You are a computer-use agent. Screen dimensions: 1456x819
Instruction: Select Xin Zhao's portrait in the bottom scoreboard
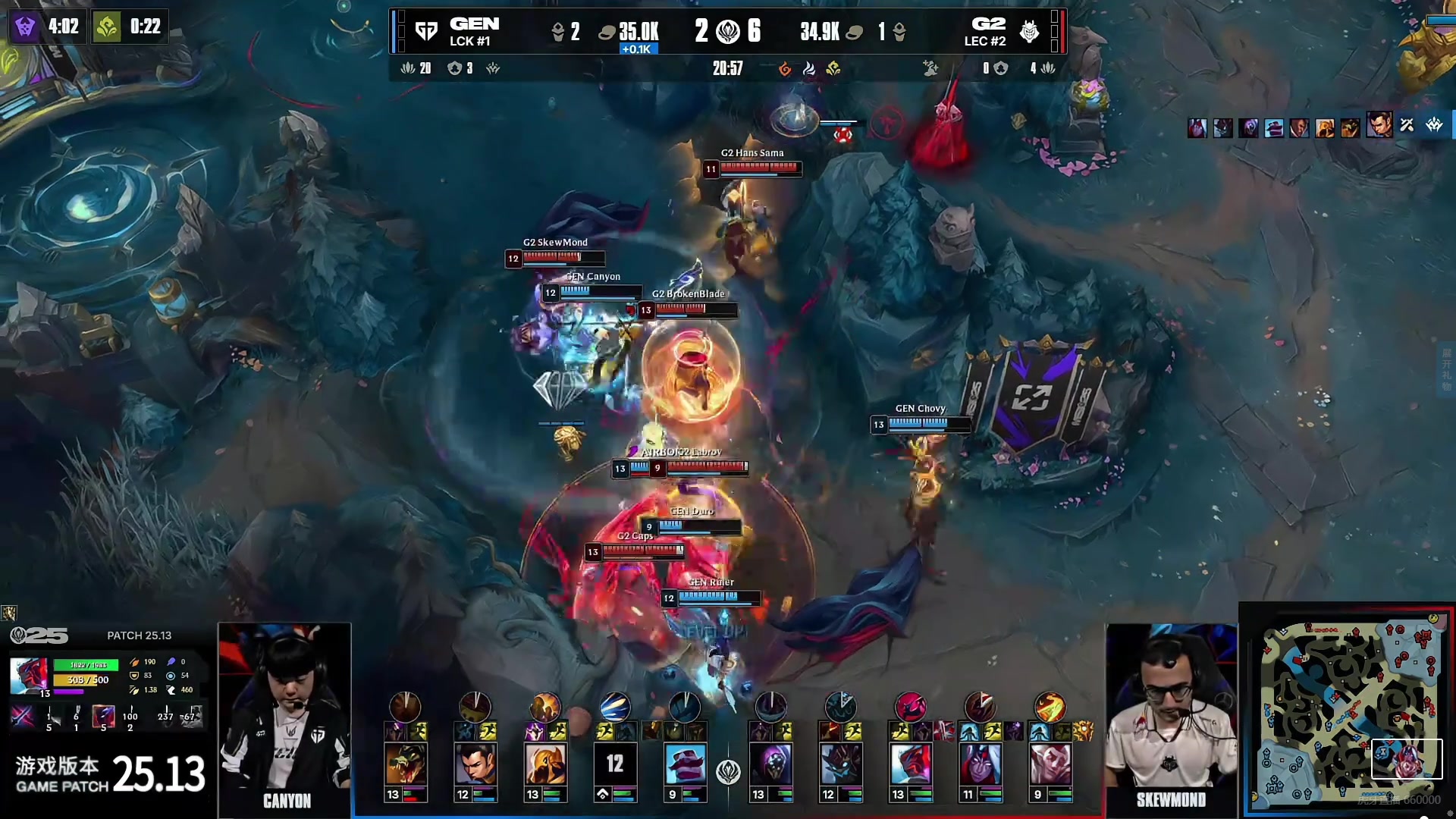click(x=475, y=764)
